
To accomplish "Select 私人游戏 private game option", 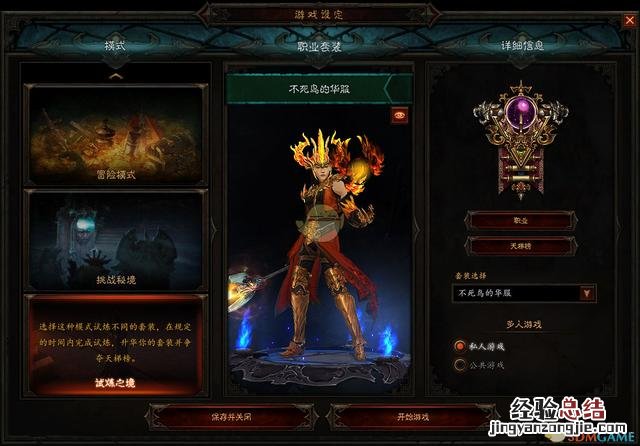I will 461,345.
